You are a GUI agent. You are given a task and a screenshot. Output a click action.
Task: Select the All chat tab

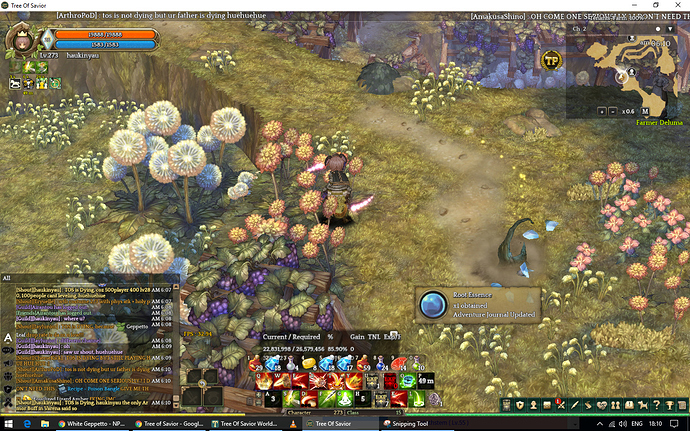click(x=8, y=278)
